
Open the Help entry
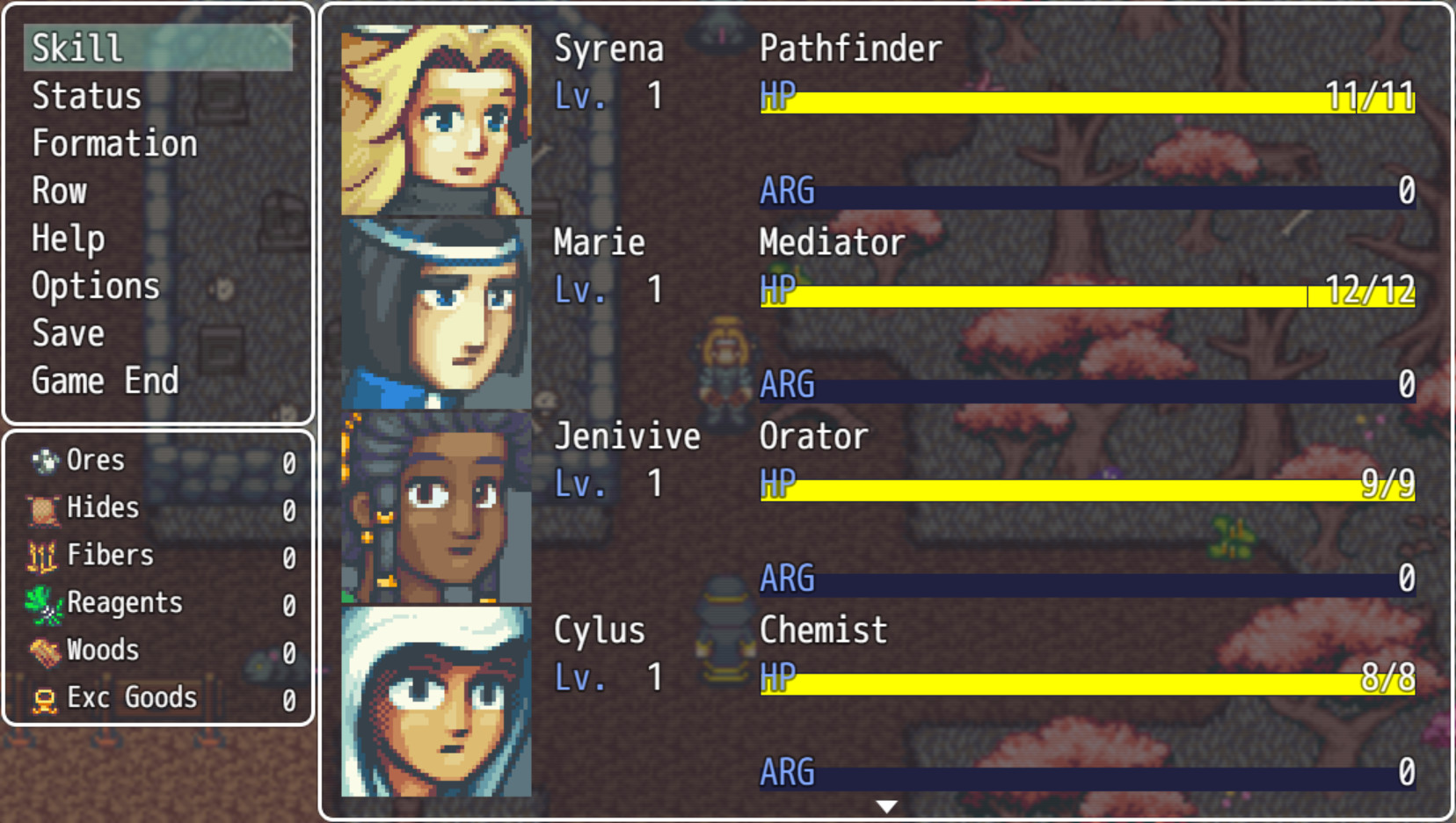(x=67, y=238)
